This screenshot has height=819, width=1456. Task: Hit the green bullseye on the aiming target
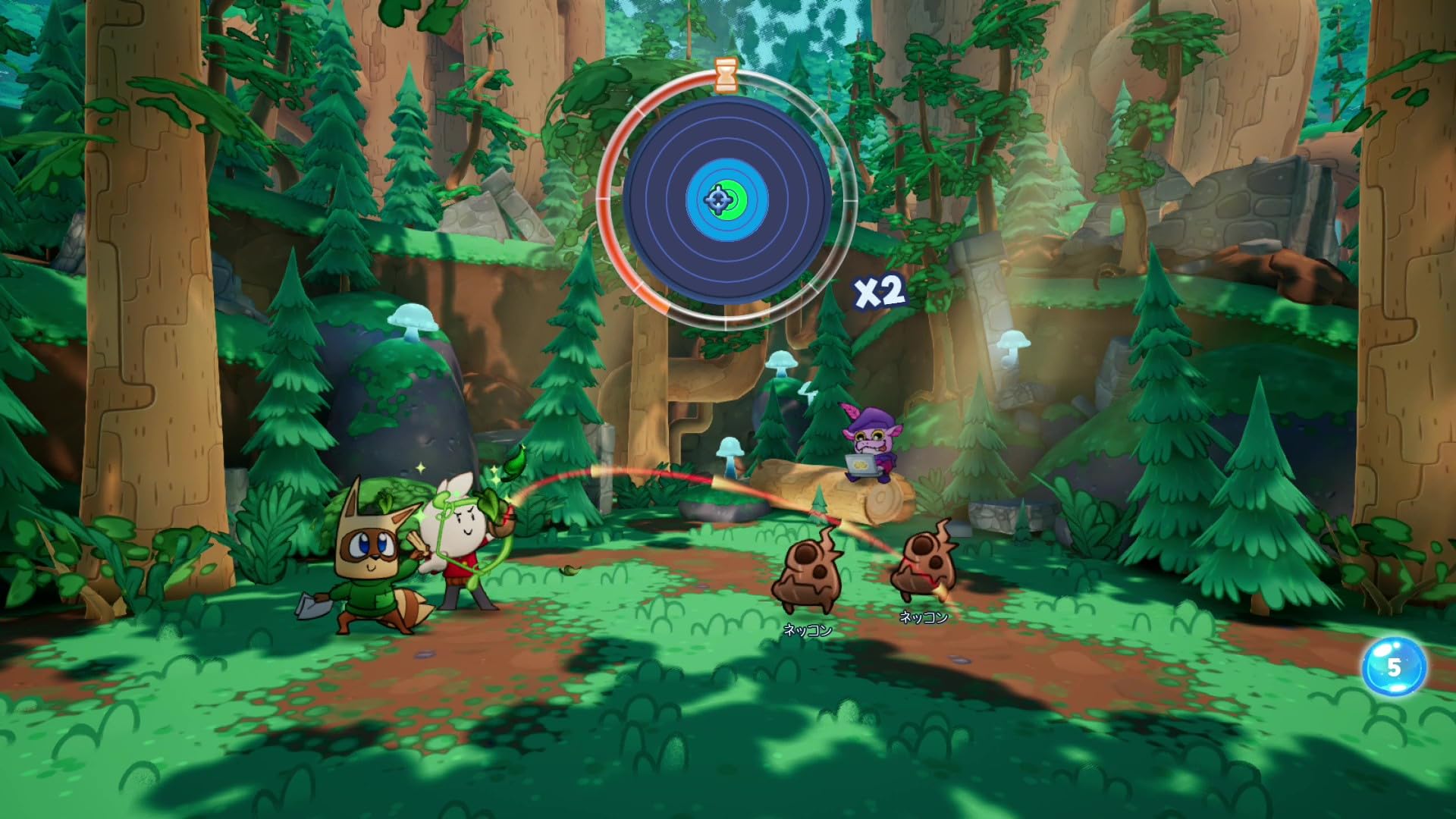[733, 199]
